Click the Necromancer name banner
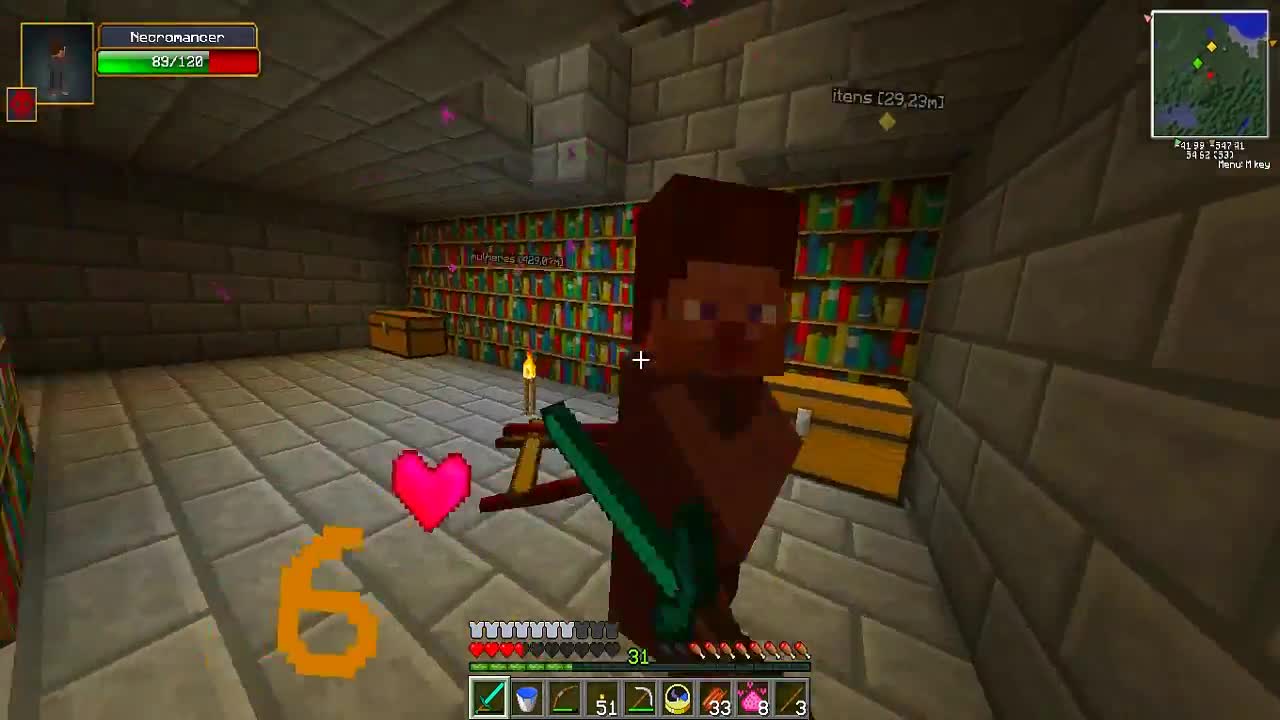 point(177,36)
